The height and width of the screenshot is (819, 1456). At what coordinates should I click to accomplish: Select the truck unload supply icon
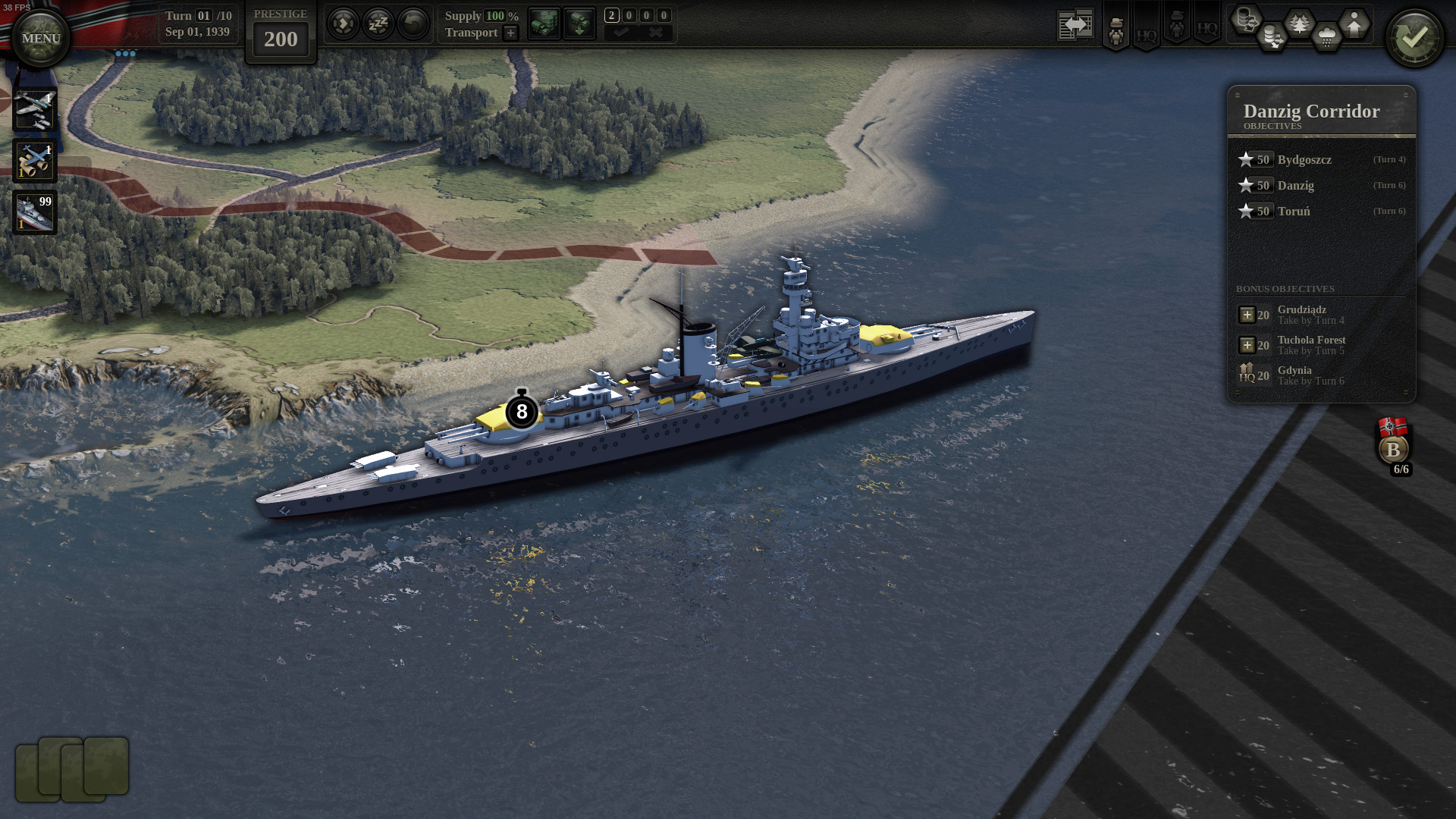[x=579, y=23]
